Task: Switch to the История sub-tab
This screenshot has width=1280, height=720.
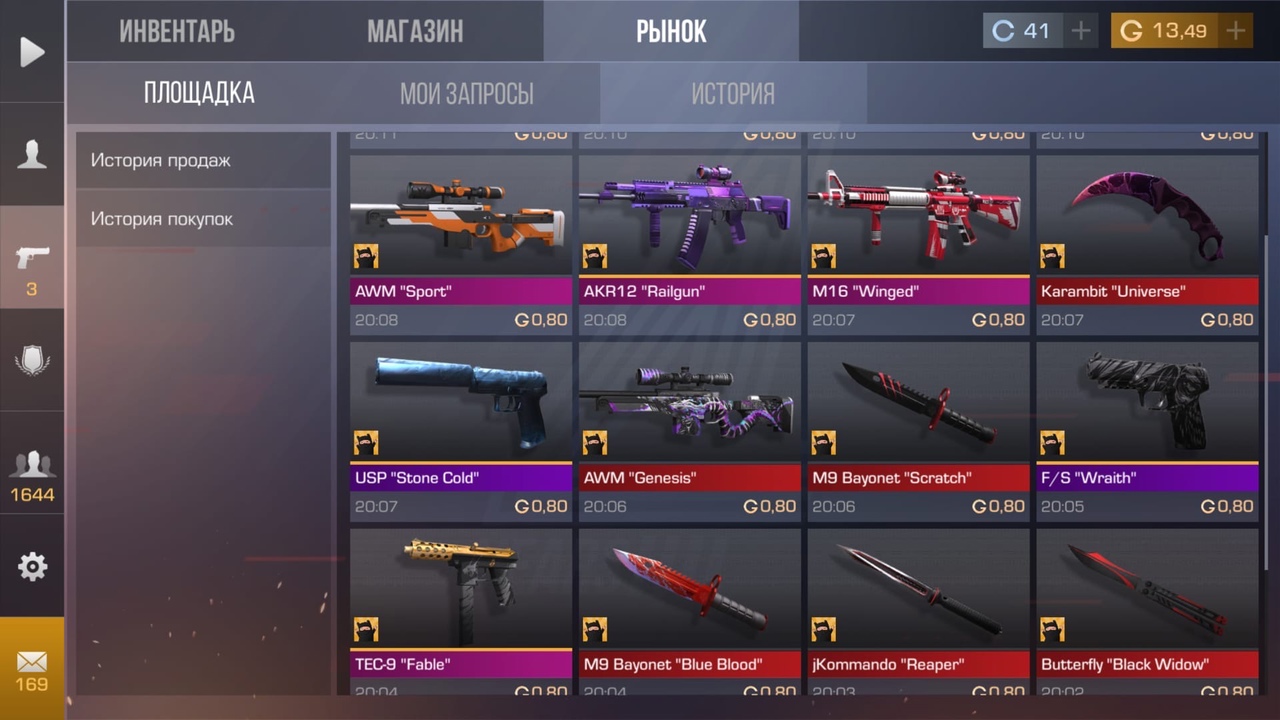Action: tap(733, 94)
